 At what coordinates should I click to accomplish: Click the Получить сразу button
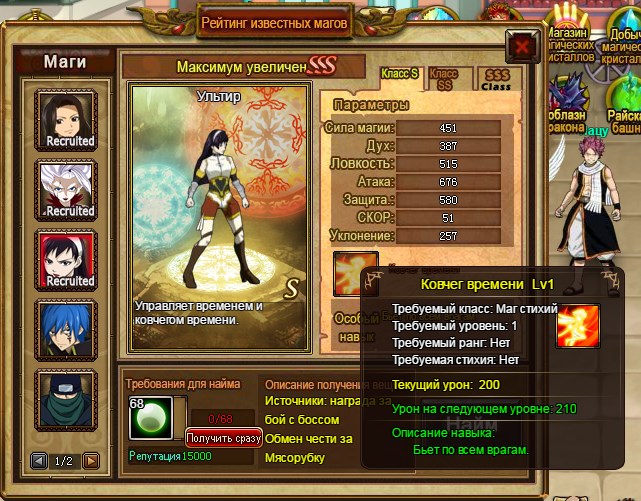coord(223,438)
